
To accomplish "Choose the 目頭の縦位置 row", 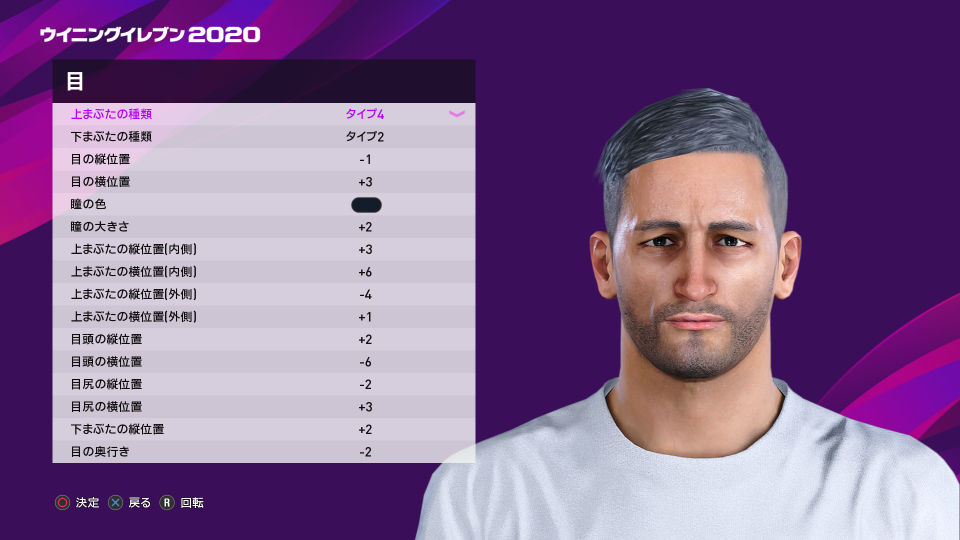I will pos(263,339).
